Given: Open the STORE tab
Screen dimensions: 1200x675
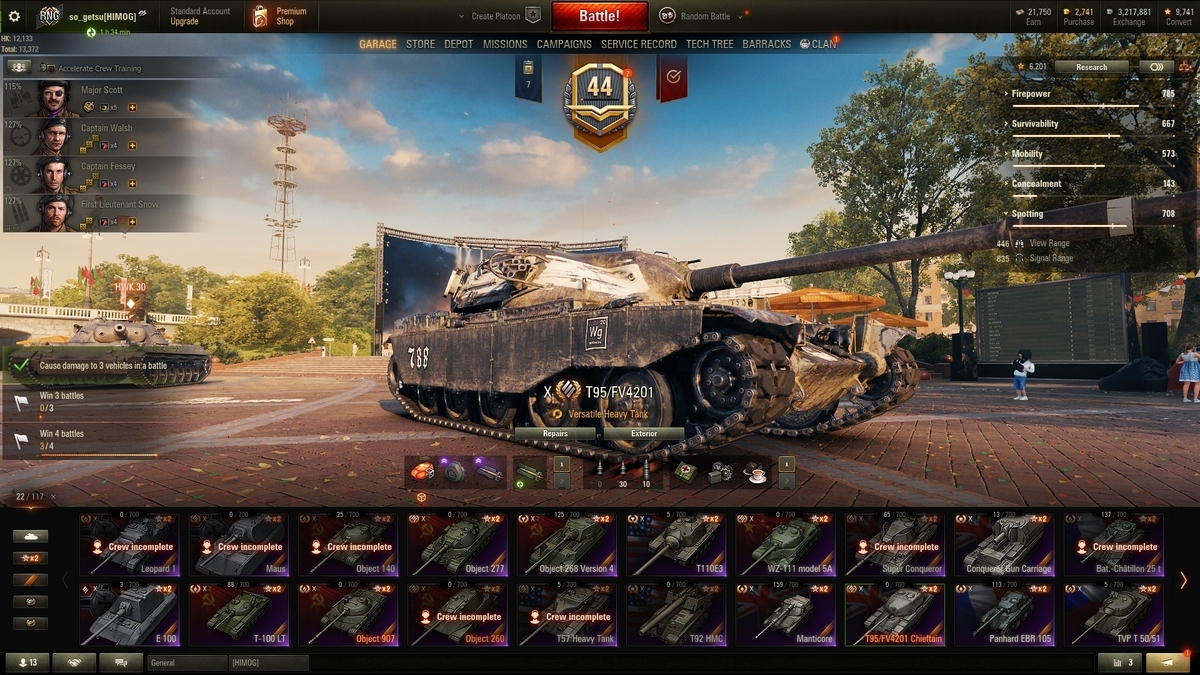Looking at the screenshot, I should [420, 44].
